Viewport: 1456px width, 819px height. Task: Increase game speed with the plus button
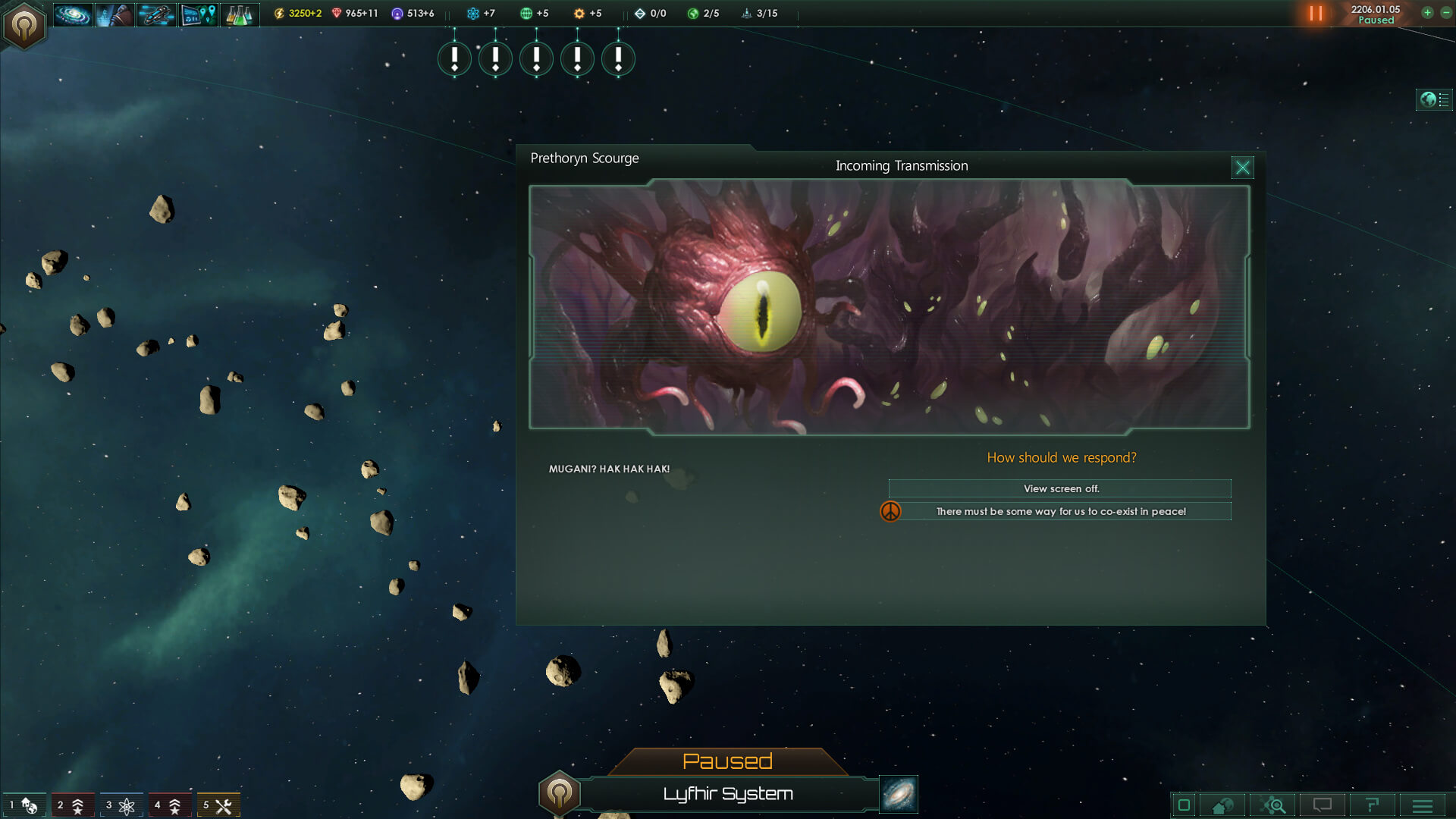(x=1427, y=13)
